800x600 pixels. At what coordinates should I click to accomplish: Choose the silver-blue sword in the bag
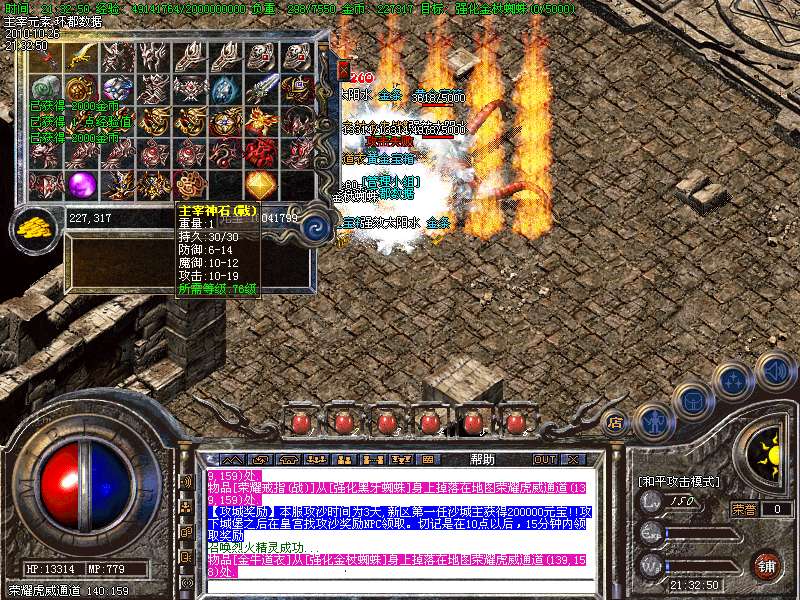262,88
